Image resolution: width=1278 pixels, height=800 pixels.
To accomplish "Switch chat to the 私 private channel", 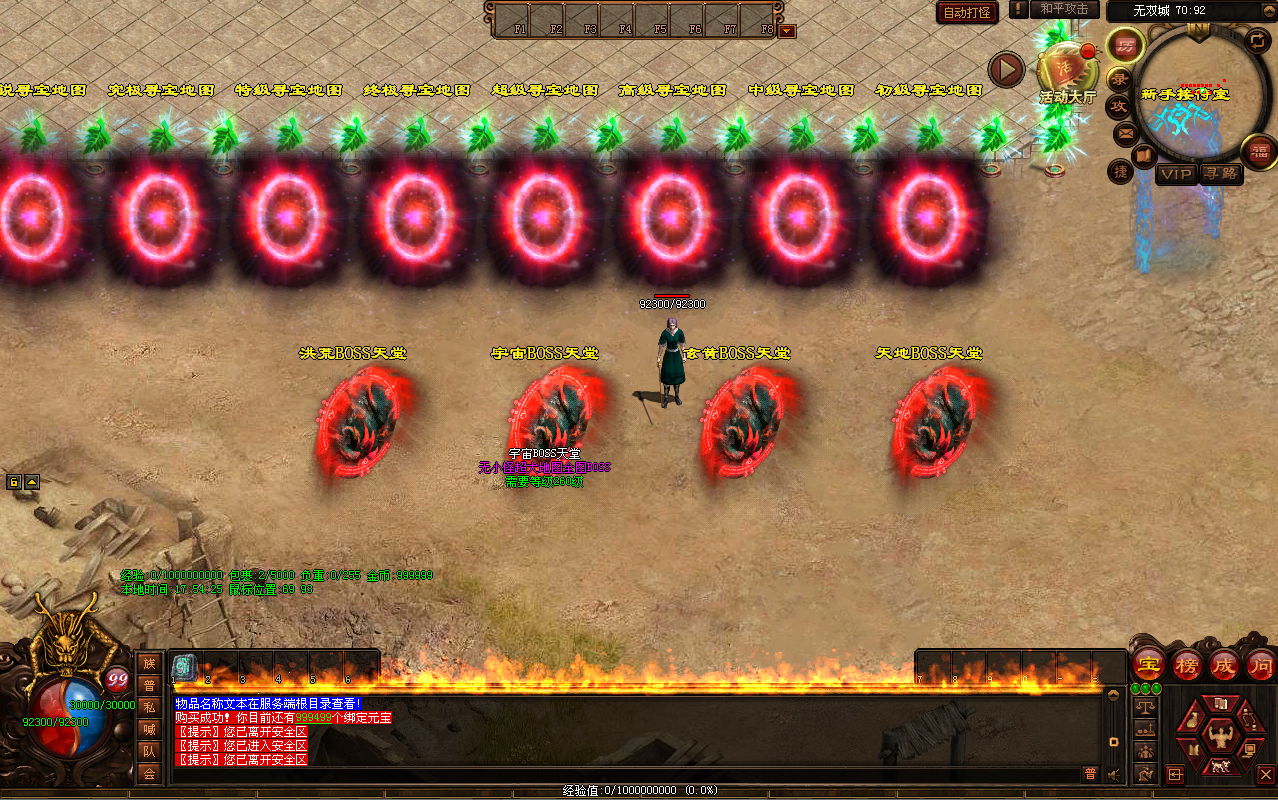I will point(149,706).
